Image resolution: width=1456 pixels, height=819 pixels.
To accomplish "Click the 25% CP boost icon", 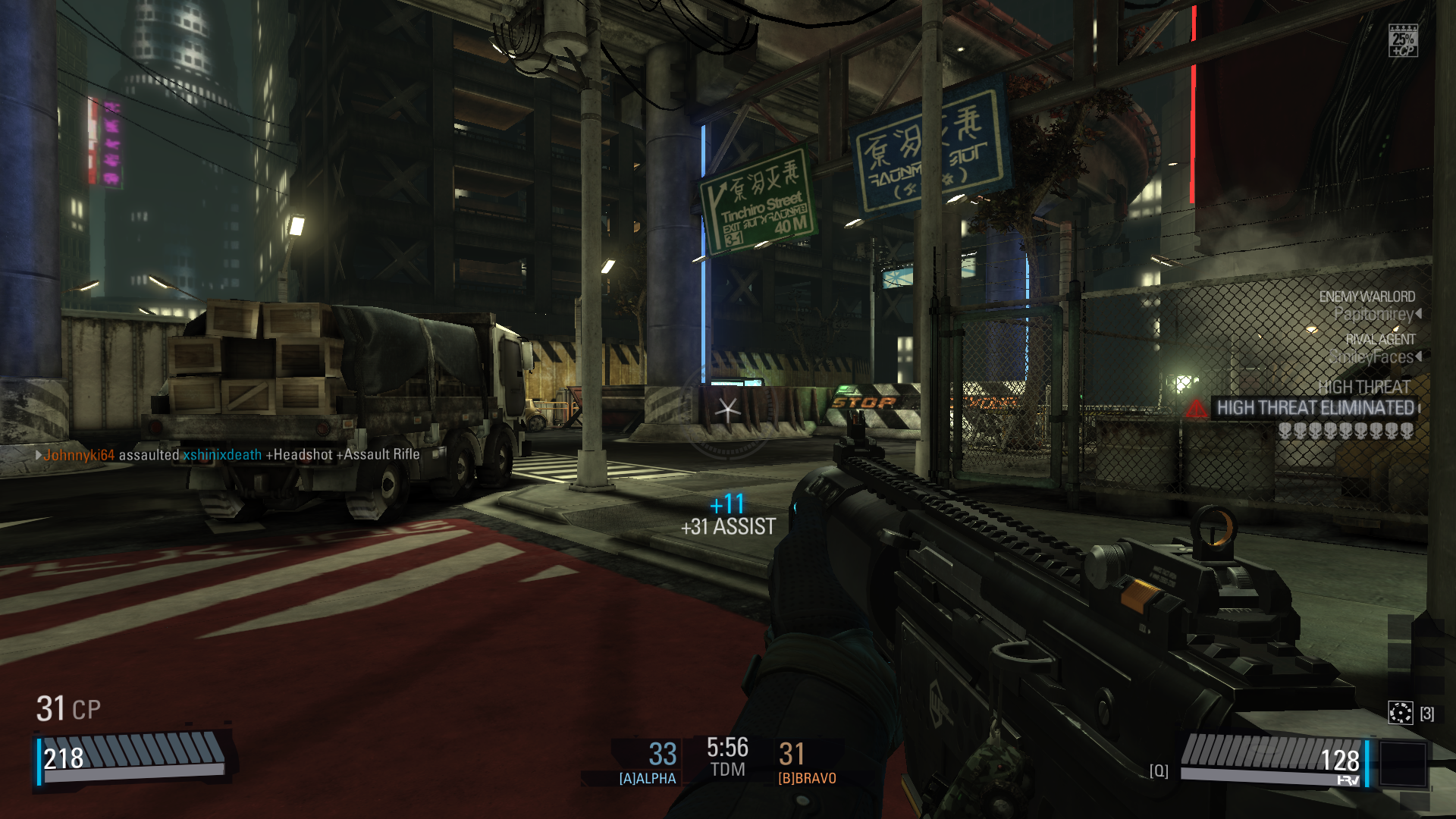I will [1403, 41].
